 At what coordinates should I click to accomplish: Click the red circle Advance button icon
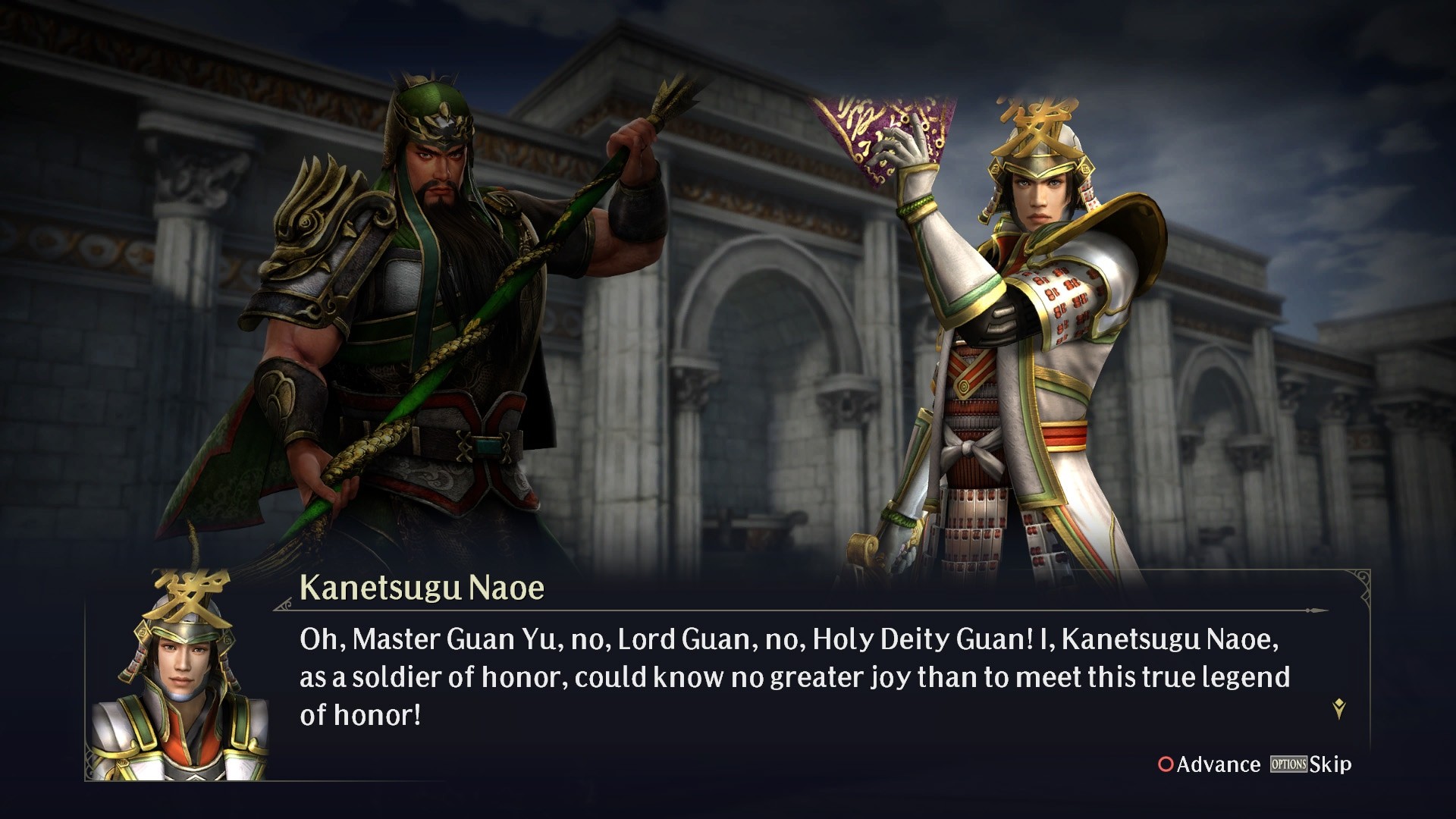1168,765
